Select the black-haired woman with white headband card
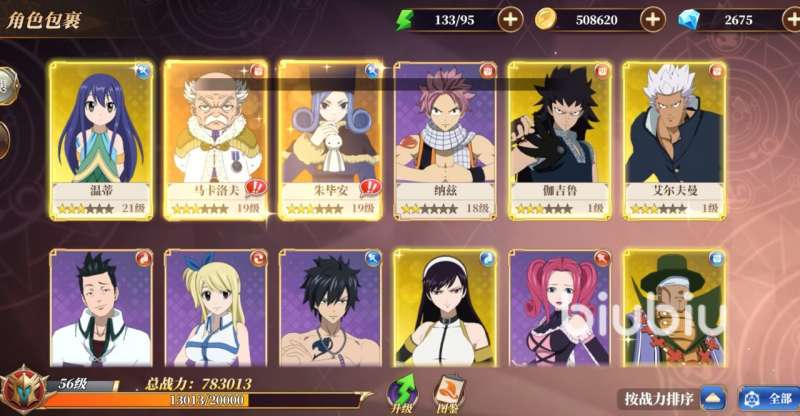This screenshot has height=416, width=800. coord(443,310)
